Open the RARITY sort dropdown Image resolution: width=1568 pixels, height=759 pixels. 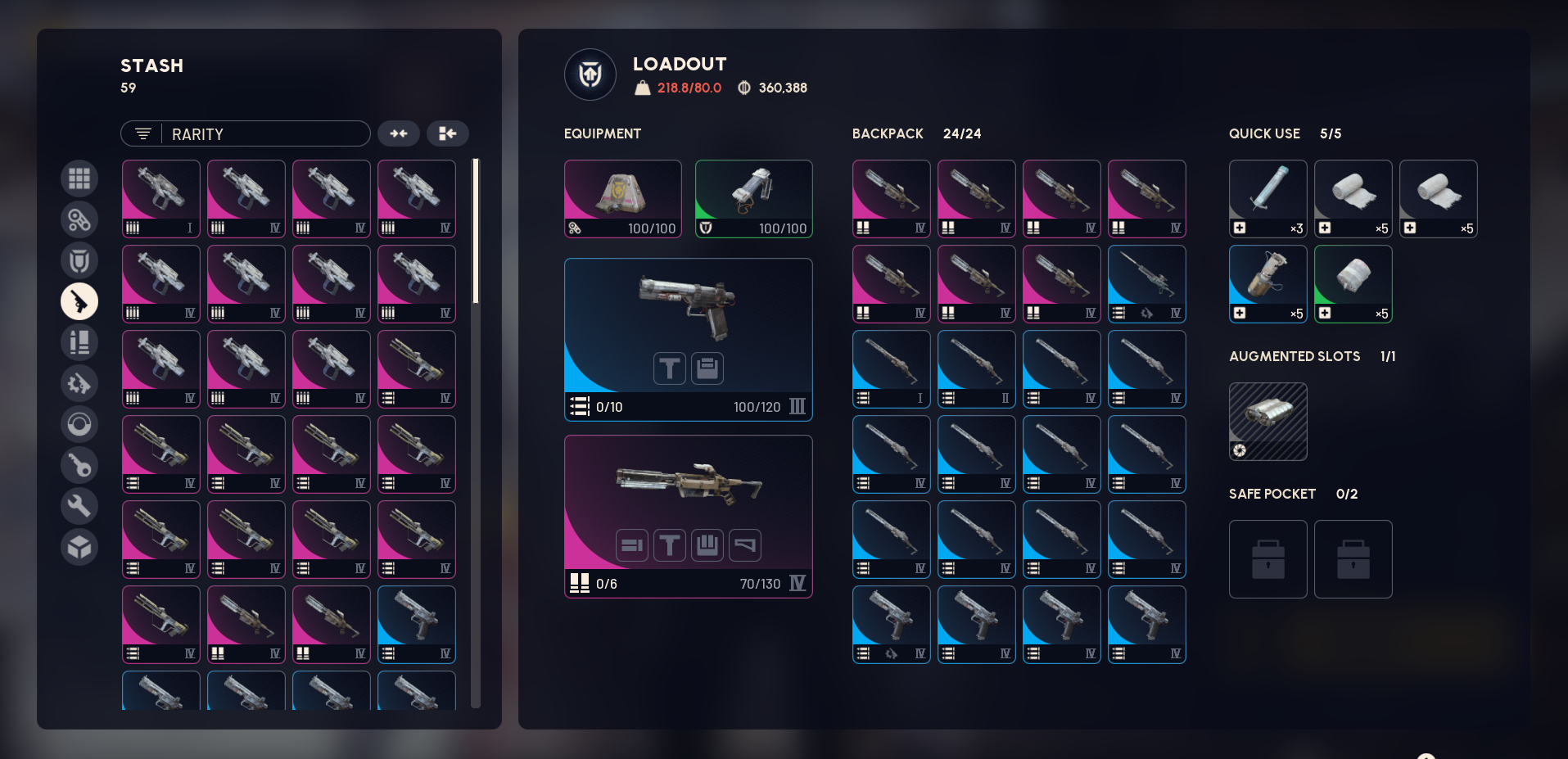pyautogui.click(x=245, y=133)
